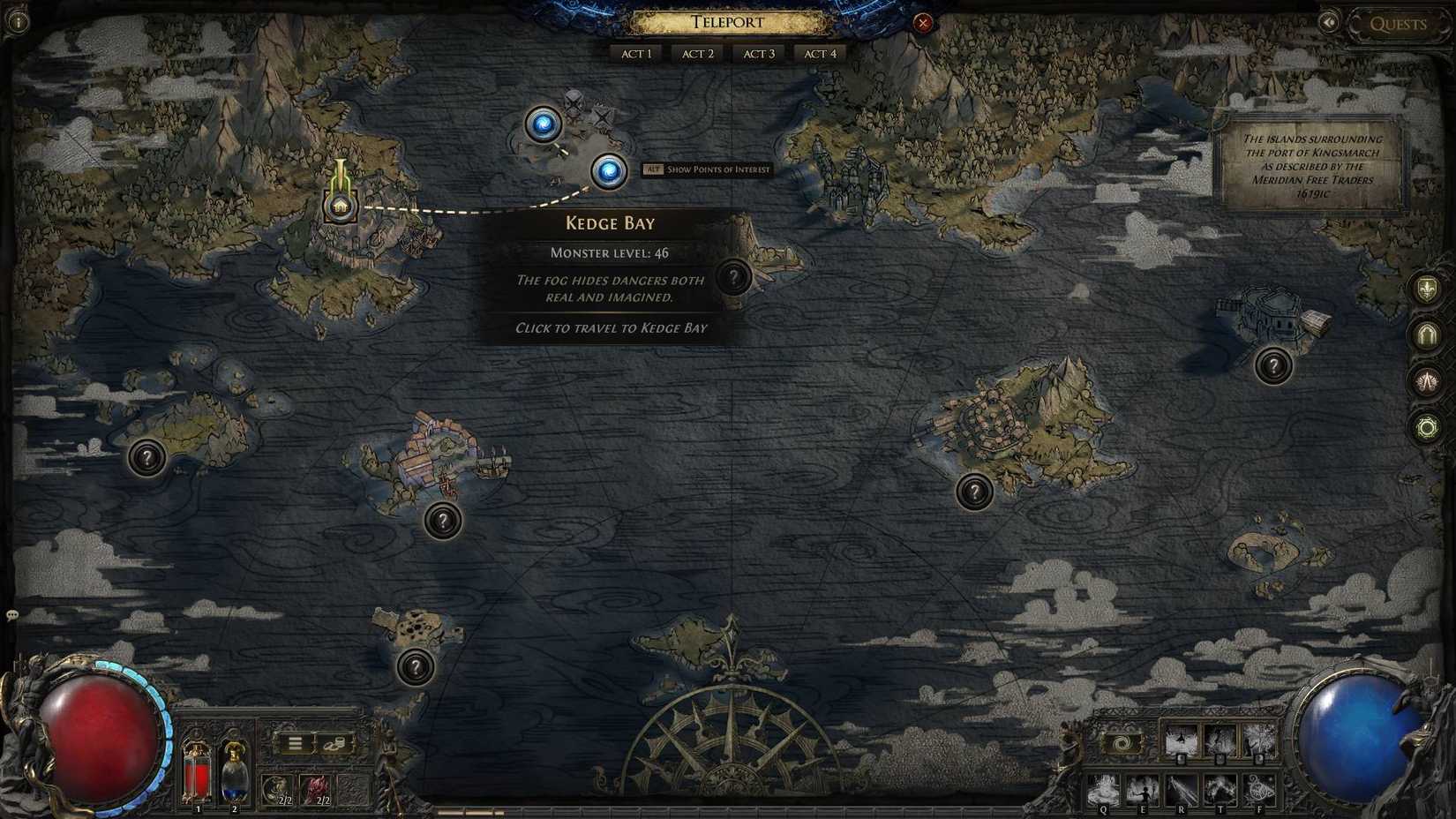Screen dimensions: 1456x819
Task: Close the Teleport map with the red X
Action: coord(923,24)
